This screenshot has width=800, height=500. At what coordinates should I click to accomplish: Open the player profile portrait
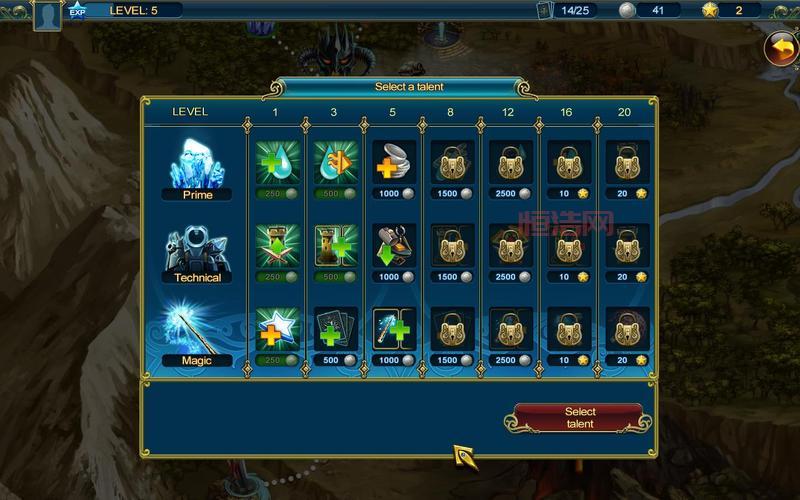point(47,14)
